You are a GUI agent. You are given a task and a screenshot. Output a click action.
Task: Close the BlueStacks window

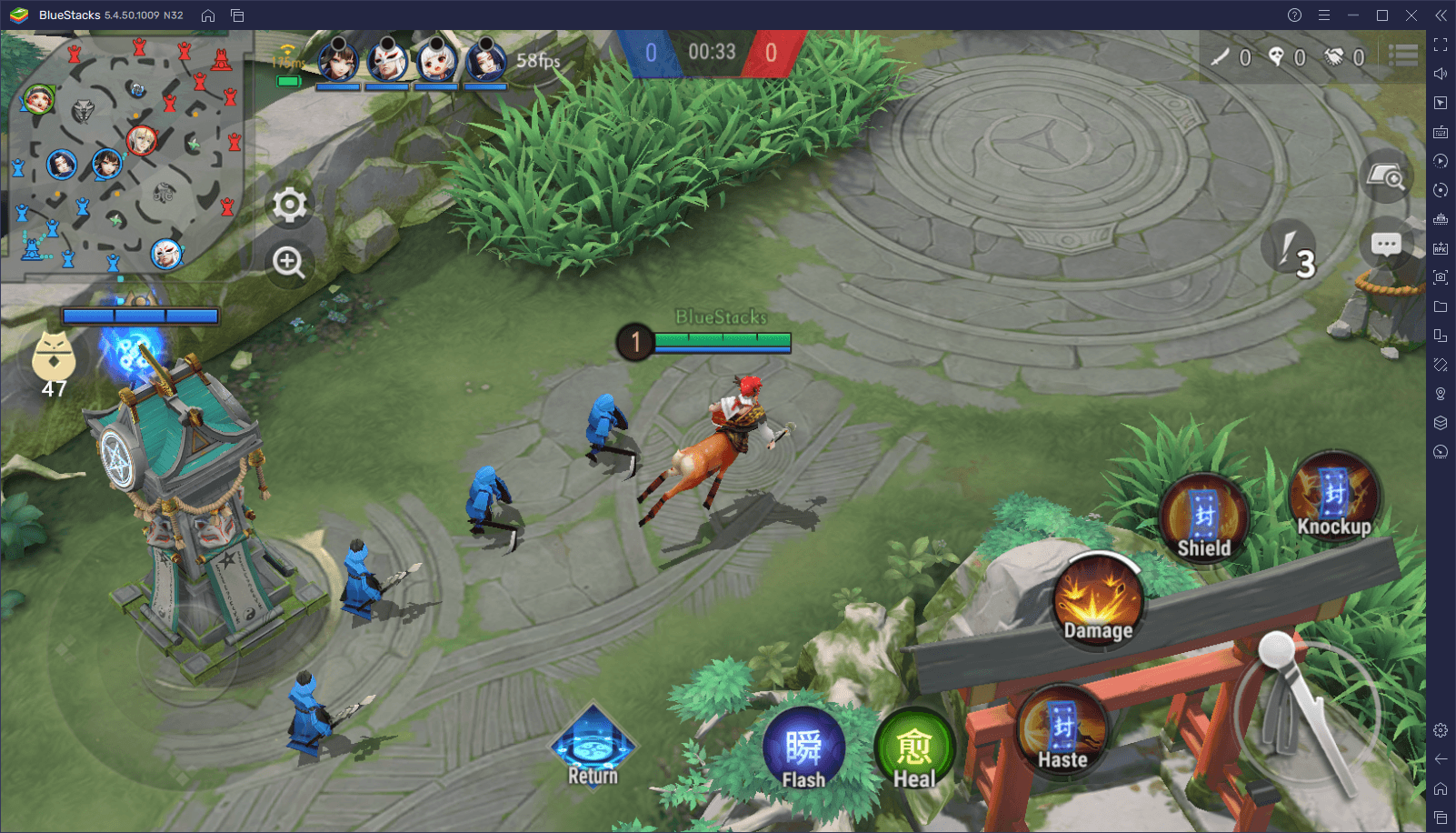tap(1411, 15)
